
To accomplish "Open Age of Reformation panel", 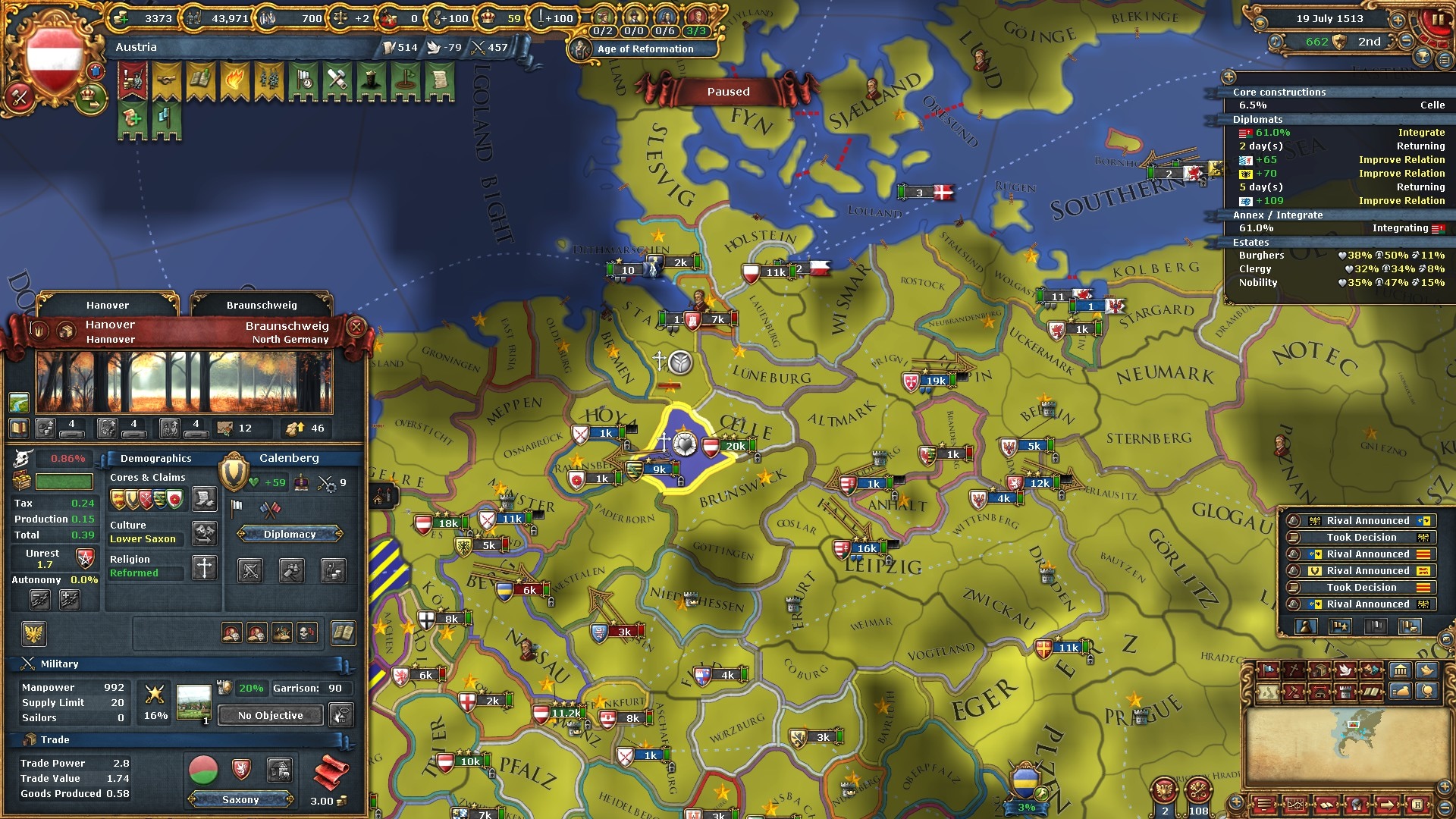I will [x=645, y=49].
